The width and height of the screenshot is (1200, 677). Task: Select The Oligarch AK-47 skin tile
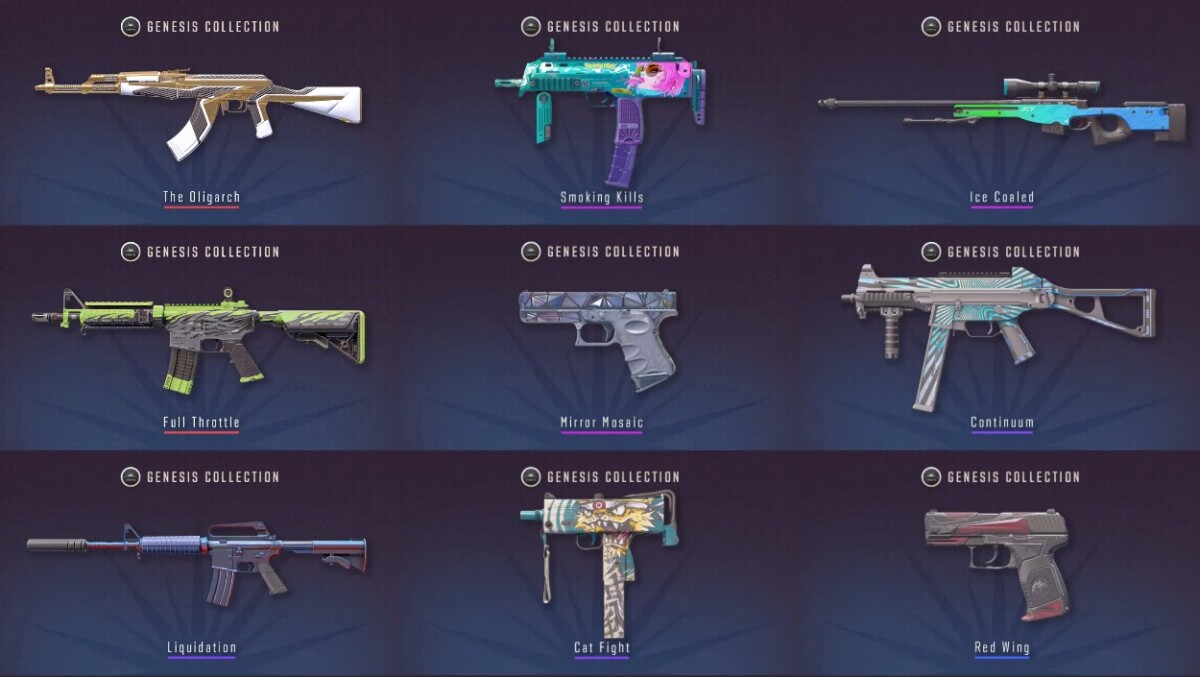(x=200, y=112)
